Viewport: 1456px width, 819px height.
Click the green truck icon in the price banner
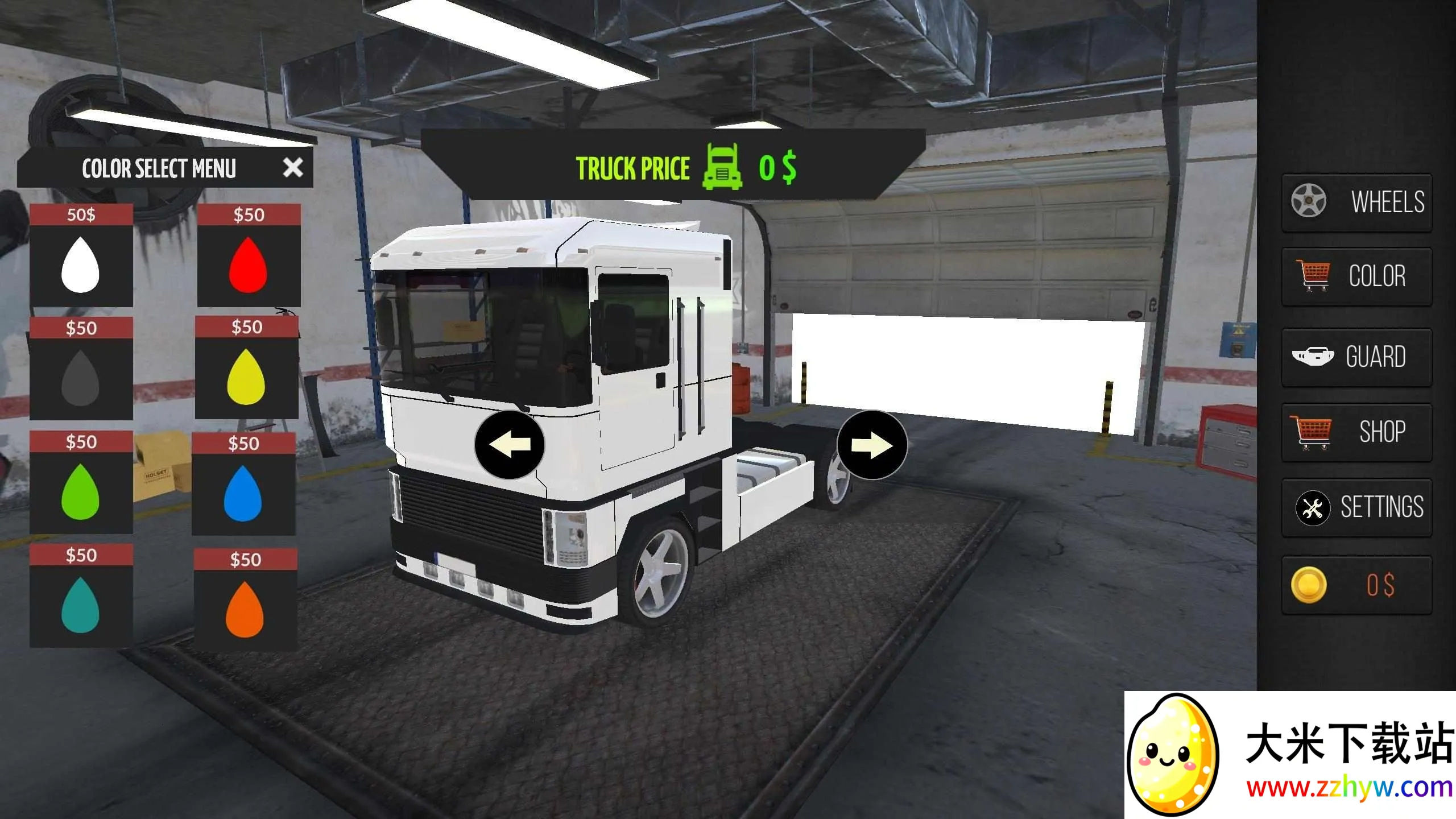click(721, 168)
